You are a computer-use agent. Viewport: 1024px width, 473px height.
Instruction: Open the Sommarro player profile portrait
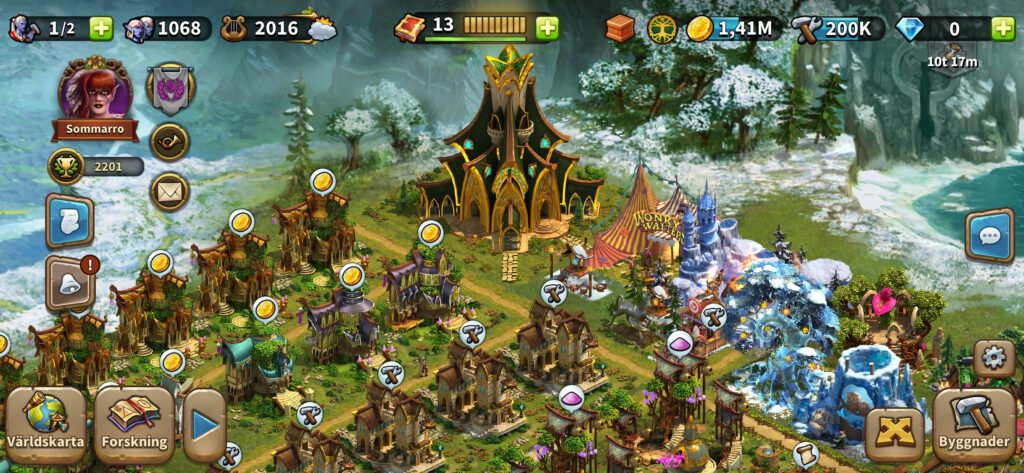pos(95,92)
